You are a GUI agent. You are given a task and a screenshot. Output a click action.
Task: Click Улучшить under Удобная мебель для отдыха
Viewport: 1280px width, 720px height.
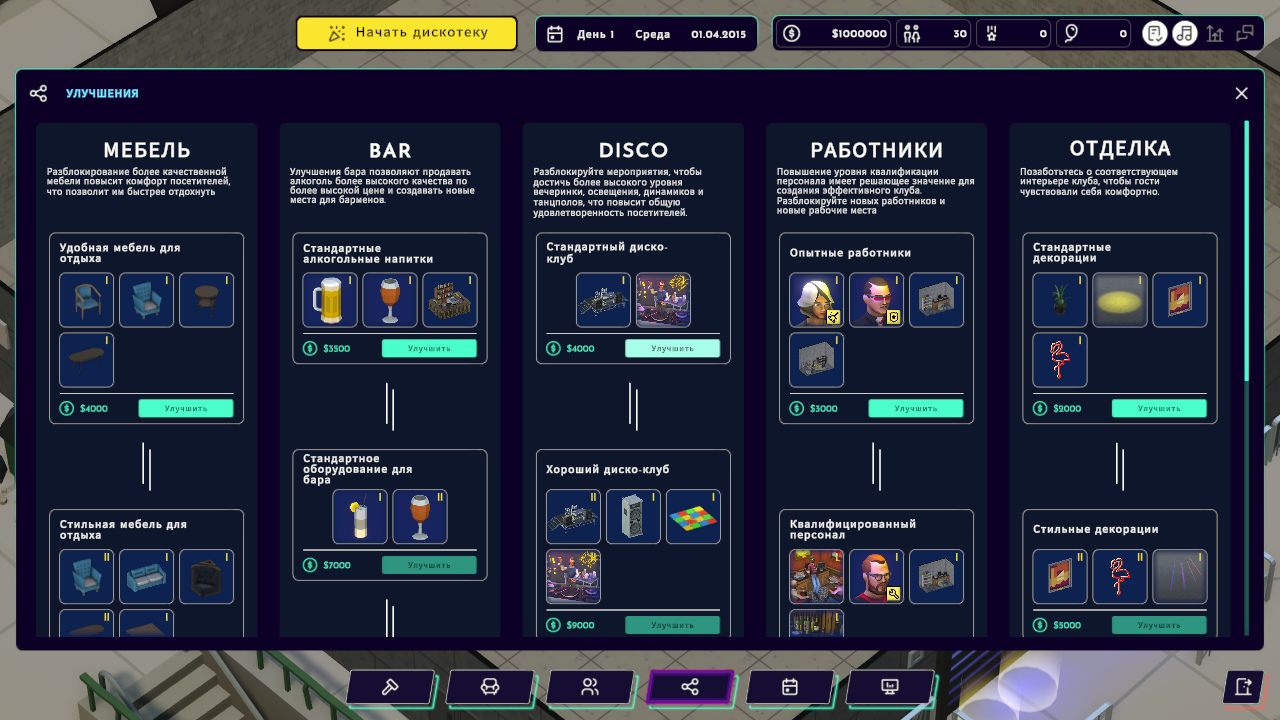pyautogui.click(x=186, y=408)
